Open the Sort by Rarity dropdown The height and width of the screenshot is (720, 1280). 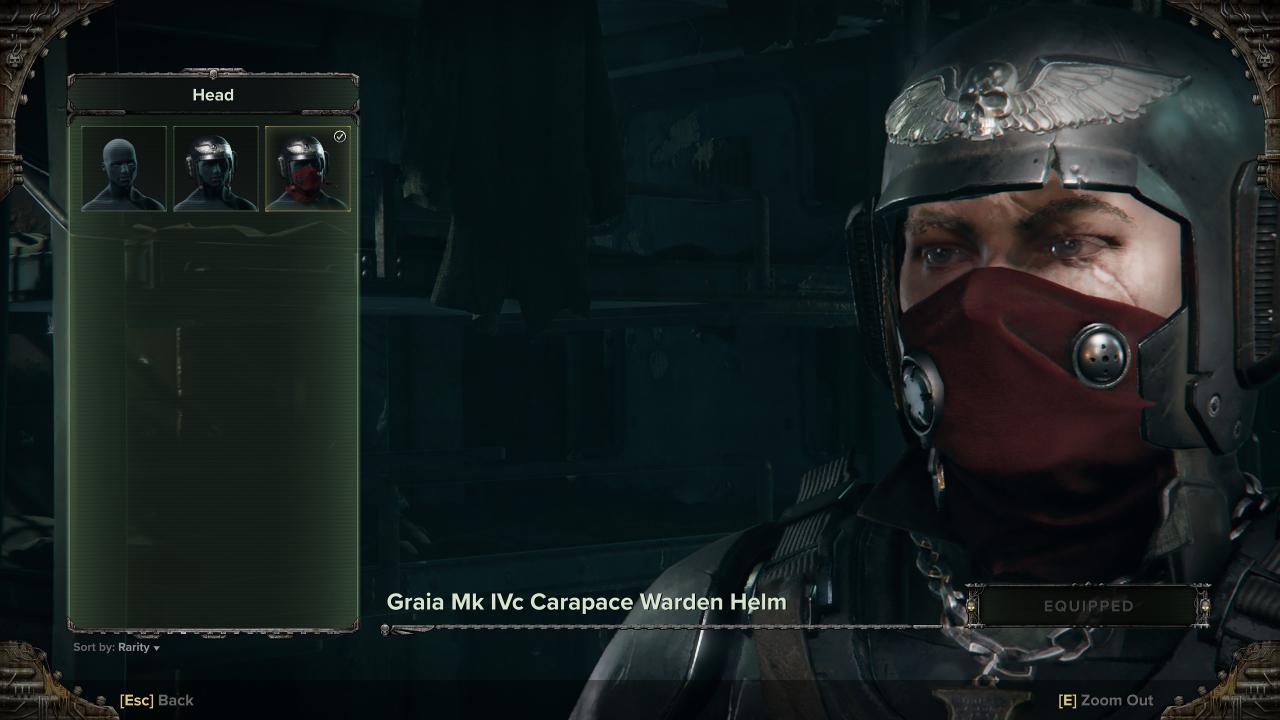[x=117, y=647]
